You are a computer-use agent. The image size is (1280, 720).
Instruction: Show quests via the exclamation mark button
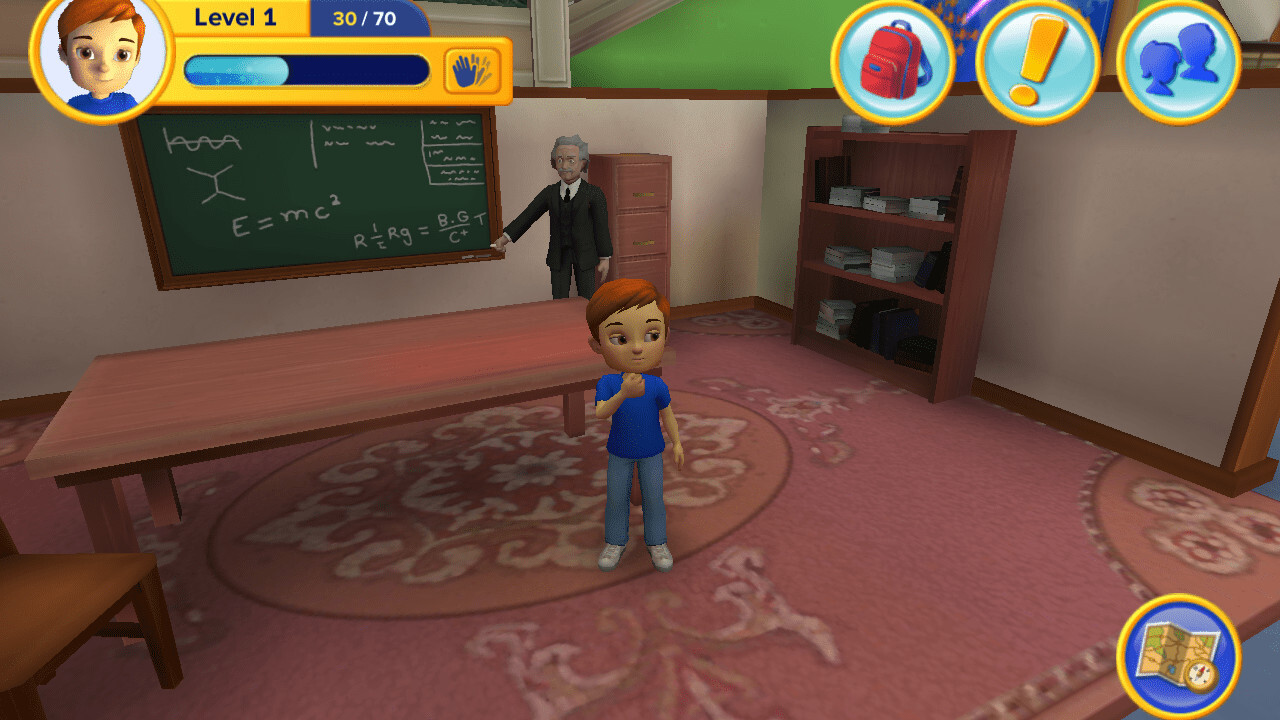(x=1037, y=62)
